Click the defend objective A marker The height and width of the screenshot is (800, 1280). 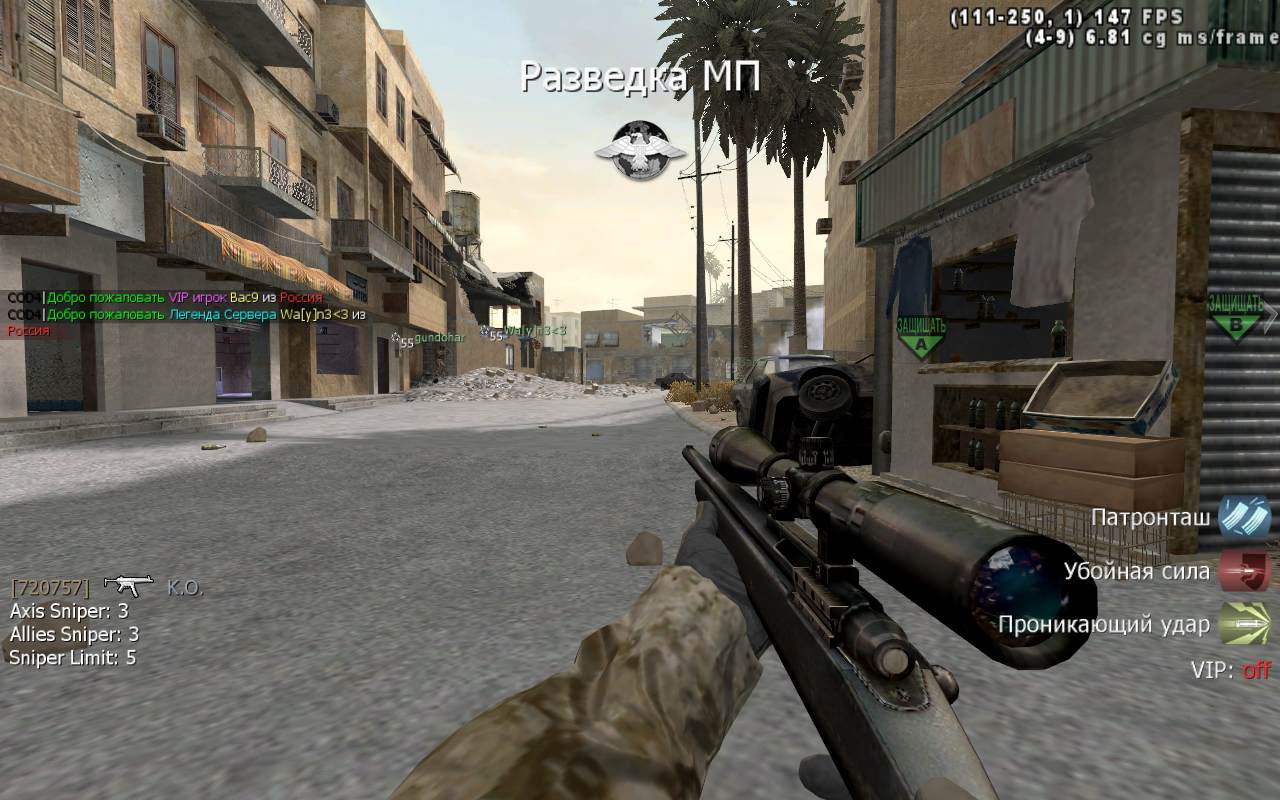coord(921,338)
